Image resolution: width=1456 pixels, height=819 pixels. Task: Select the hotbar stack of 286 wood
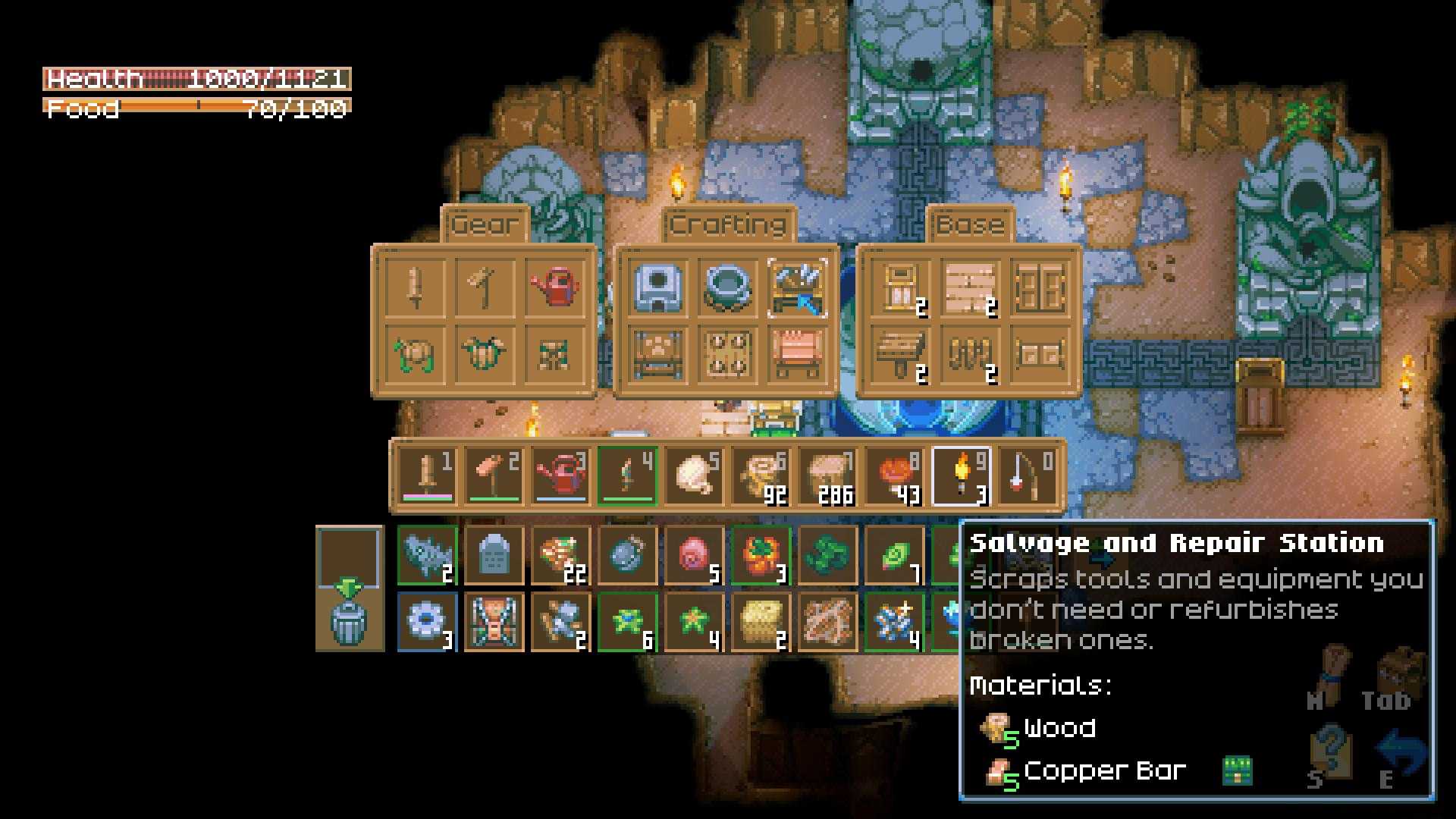pos(827,476)
